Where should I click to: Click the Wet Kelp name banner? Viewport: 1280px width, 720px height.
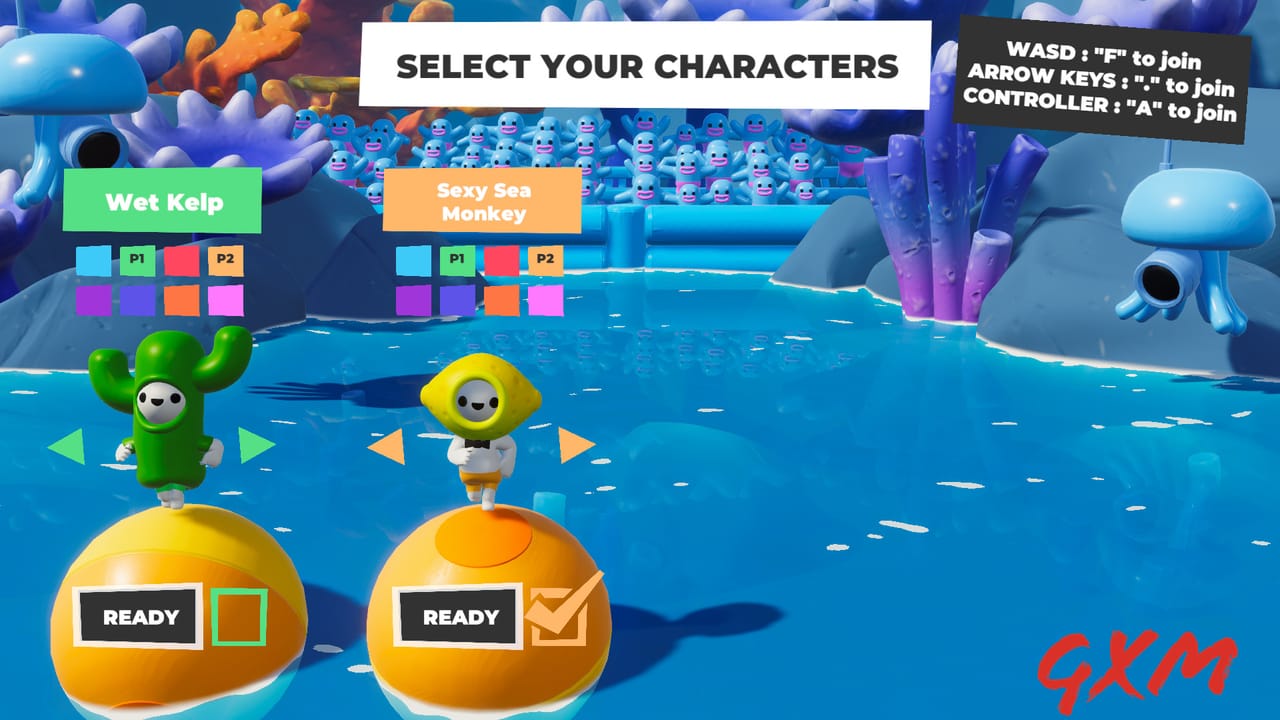(162, 199)
